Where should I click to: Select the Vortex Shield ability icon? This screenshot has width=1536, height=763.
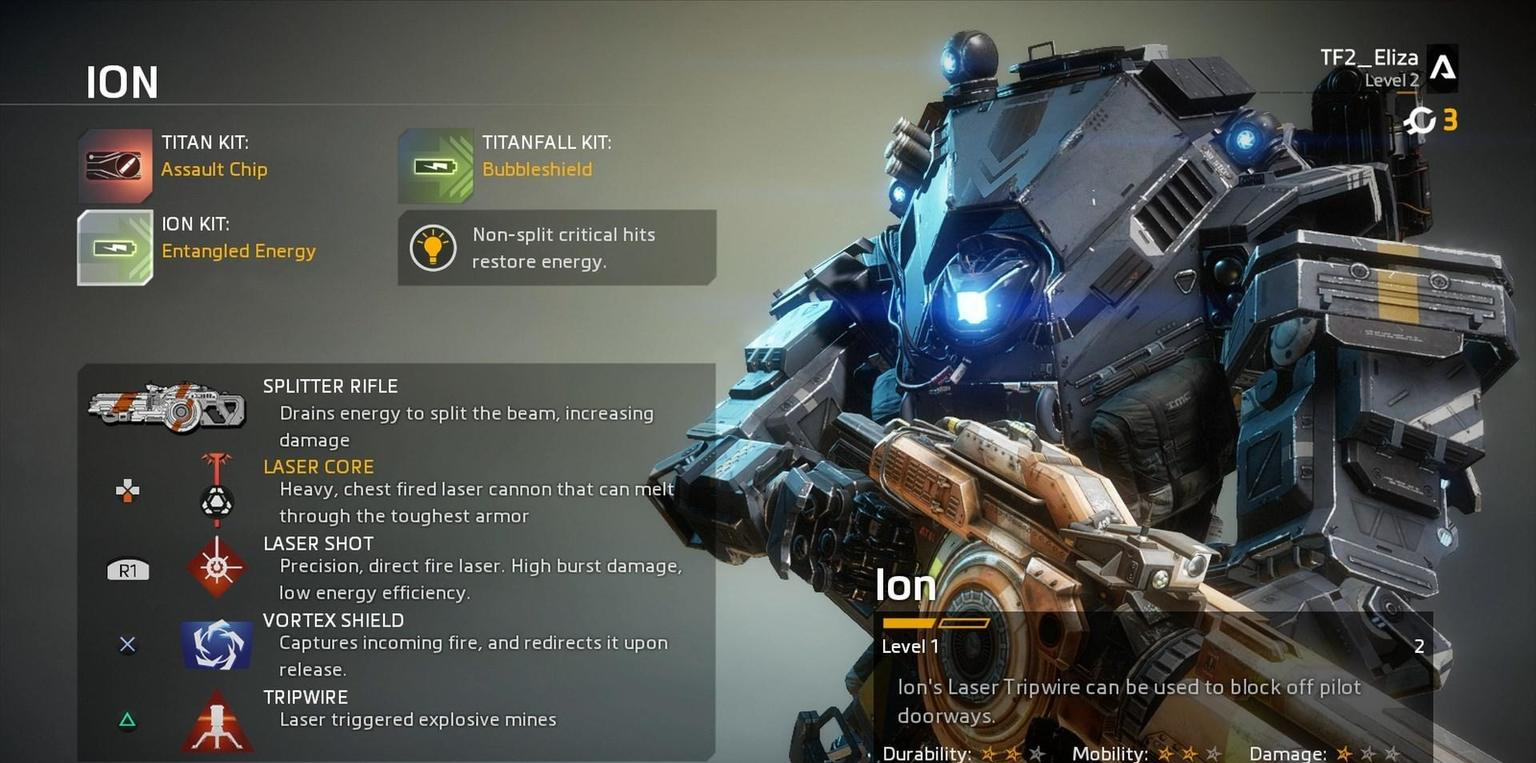point(216,644)
